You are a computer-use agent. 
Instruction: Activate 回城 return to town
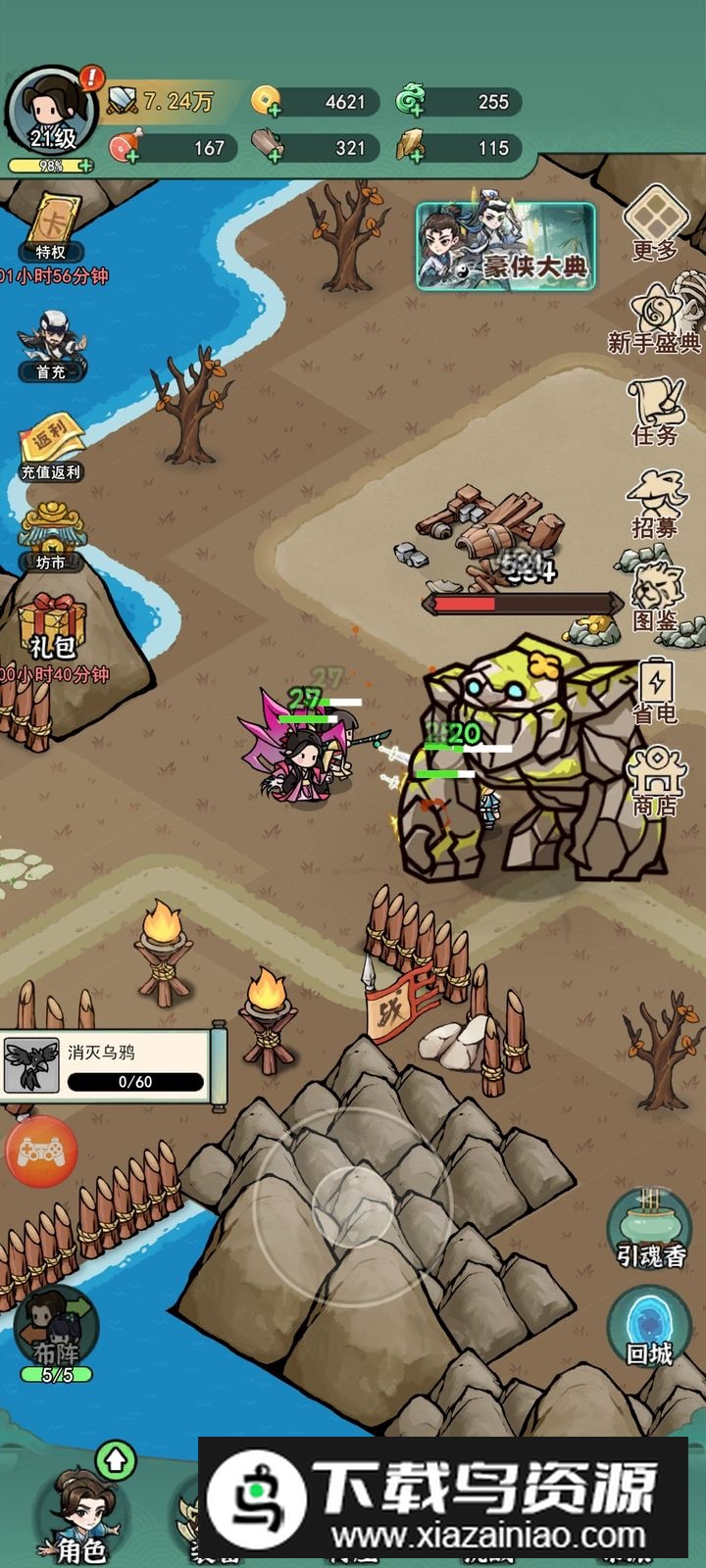[649, 1326]
